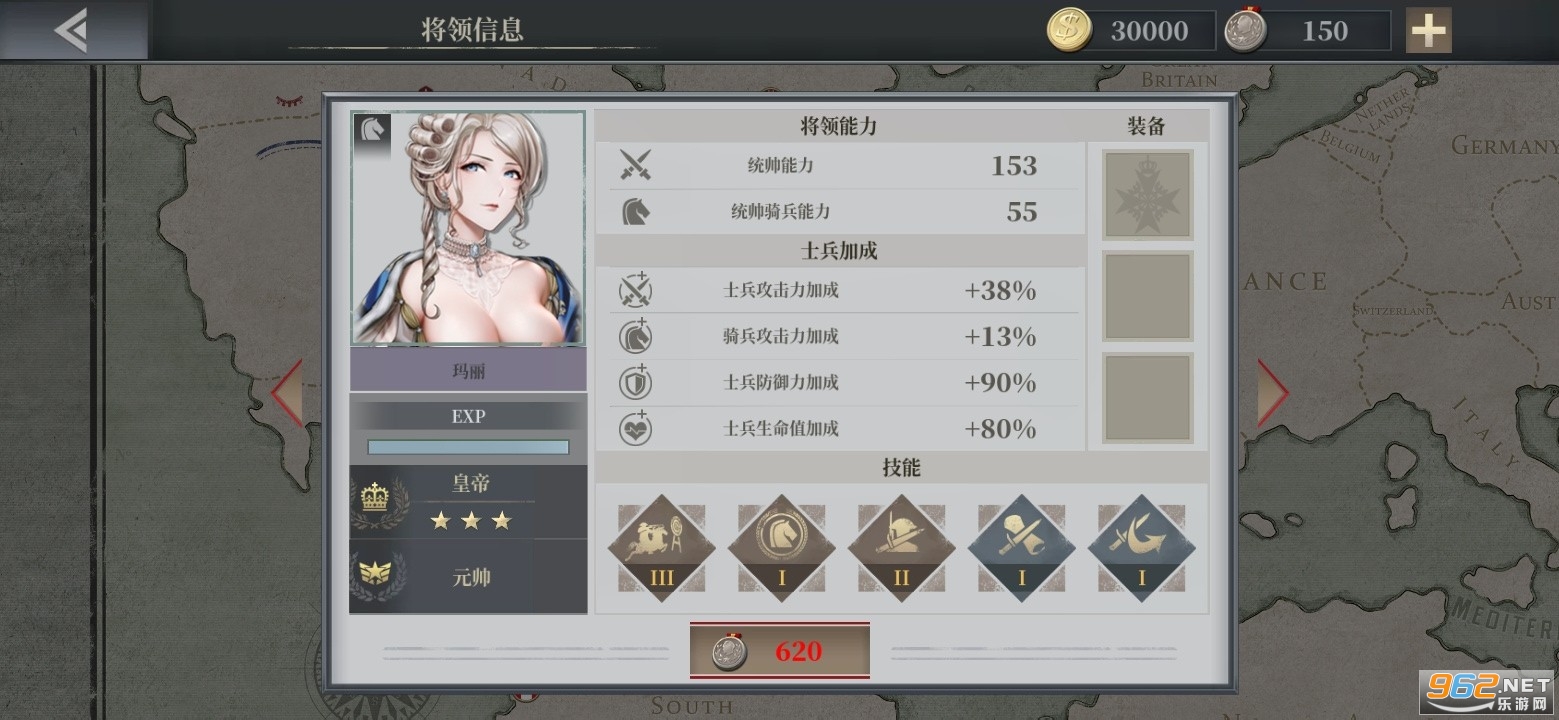Add more currency with the plus button

pos(1427,31)
